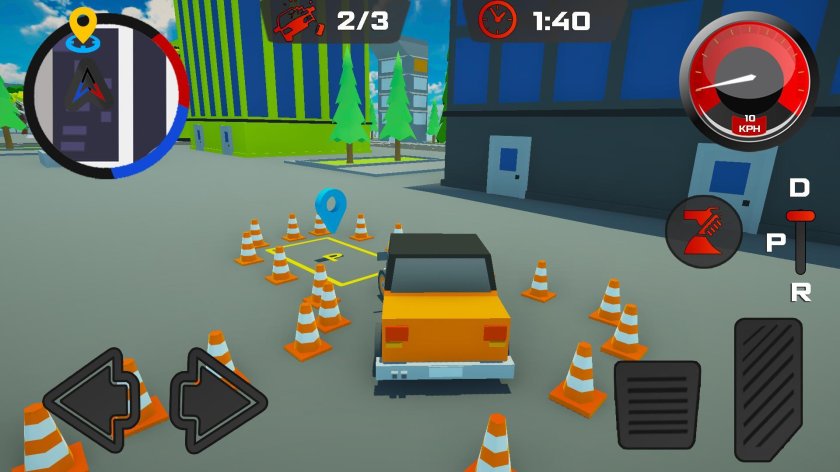Viewport: 840px width, 472px height.
Task: Step on the tall gas pedal
Action: coord(768,388)
